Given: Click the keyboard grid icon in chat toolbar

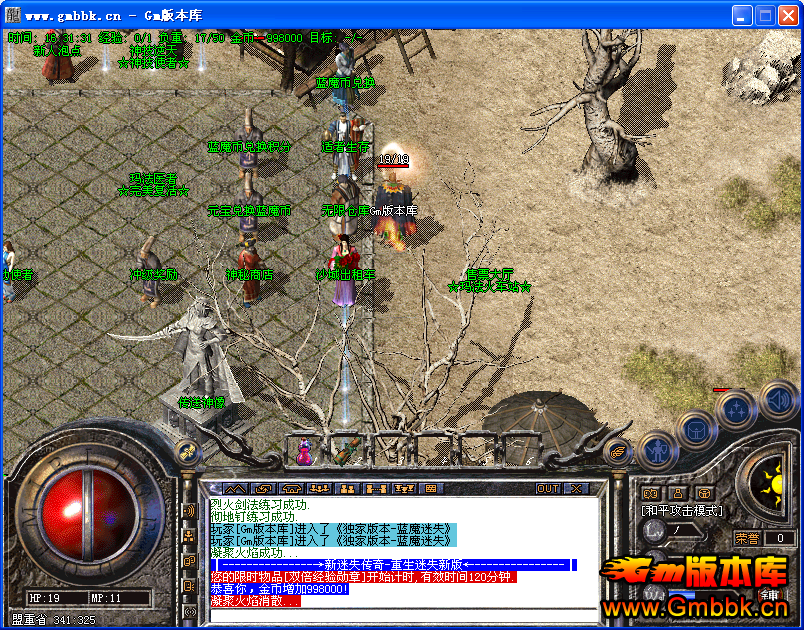Looking at the screenshot, I should (431, 488).
